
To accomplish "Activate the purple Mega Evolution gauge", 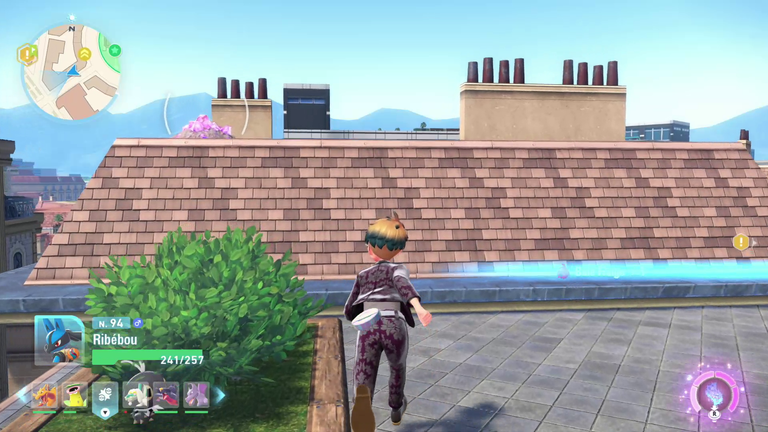I will (x=715, y=393).
